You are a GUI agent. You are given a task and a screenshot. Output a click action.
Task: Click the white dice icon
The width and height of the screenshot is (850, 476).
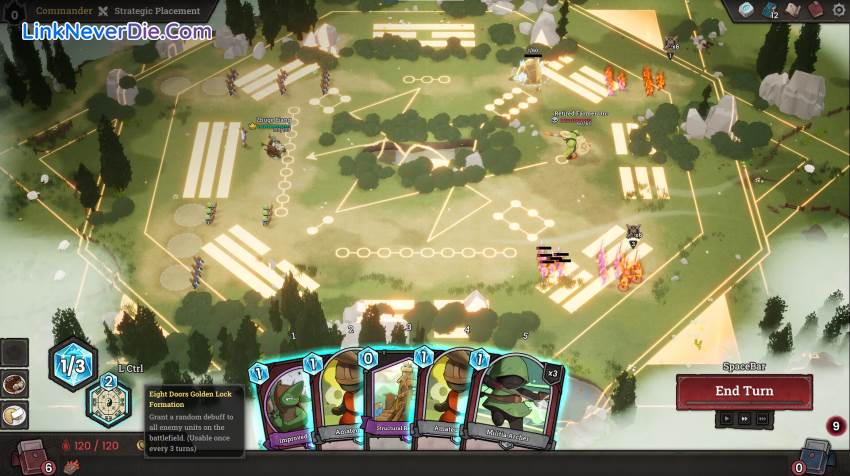pyautogui.click(x=746, y=10)
